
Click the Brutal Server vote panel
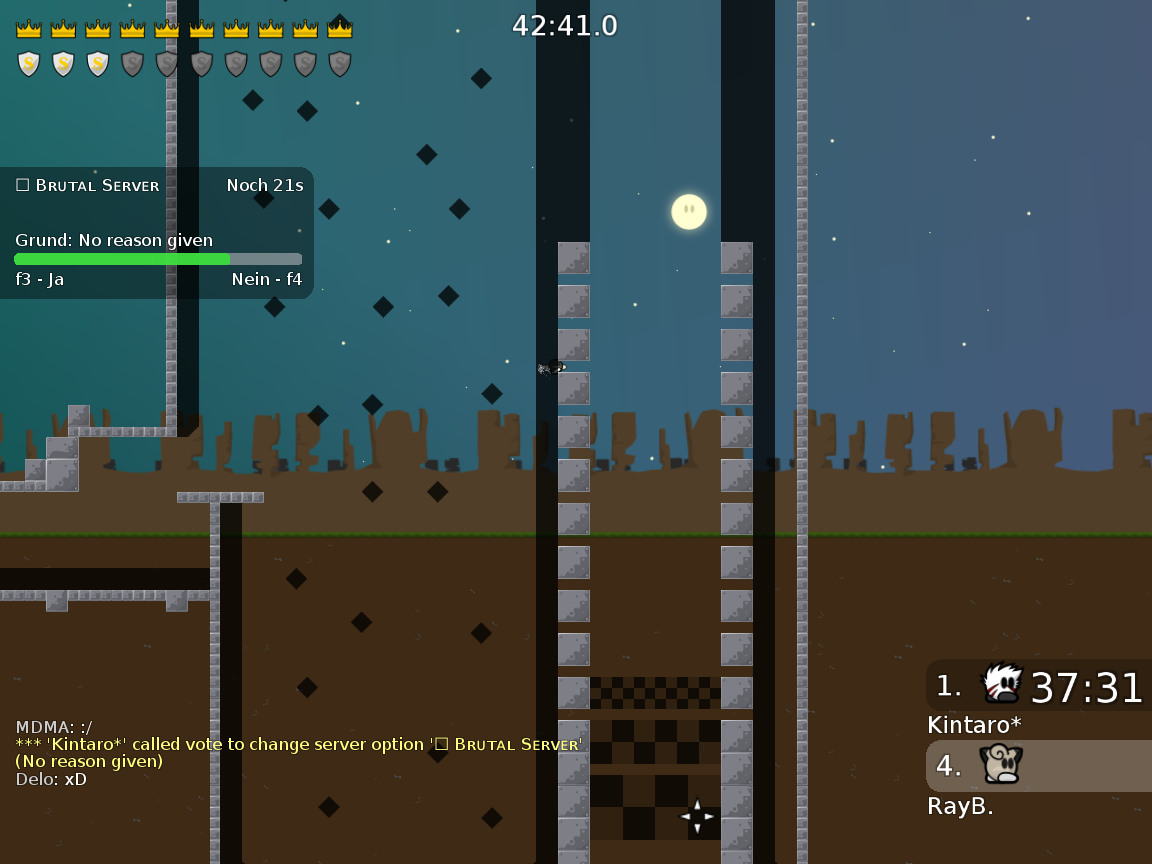[x=157, y=233]
